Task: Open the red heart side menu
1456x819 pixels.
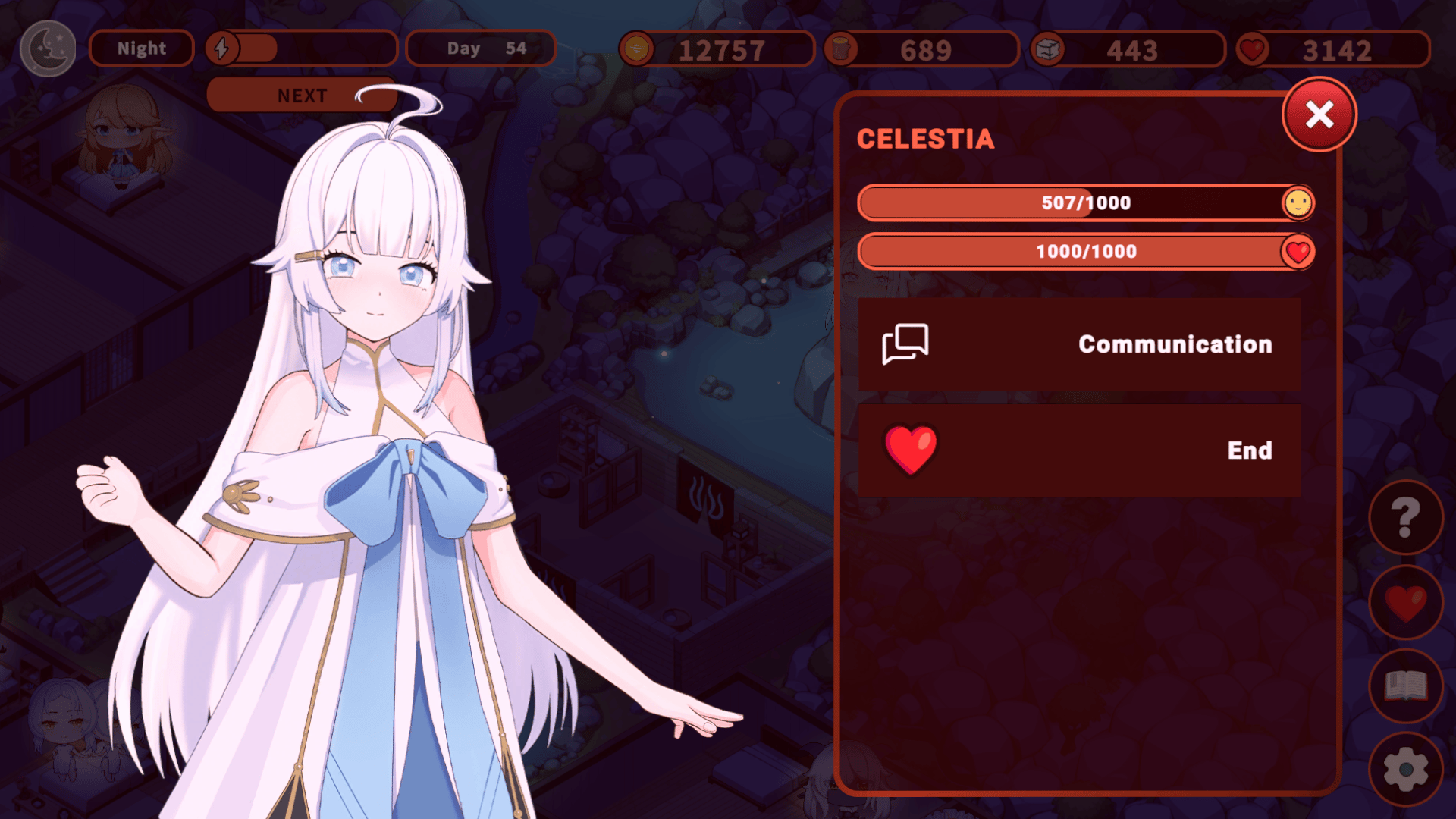Action: (x=1405, y=603)
